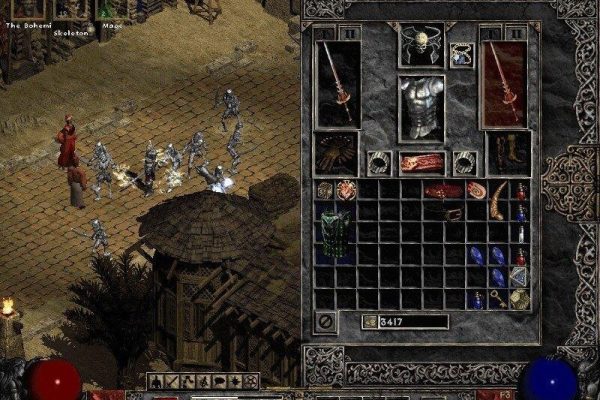Pick up the brown belt in inventory
This screenshot has height=400, width=600.
coord(453,214)
